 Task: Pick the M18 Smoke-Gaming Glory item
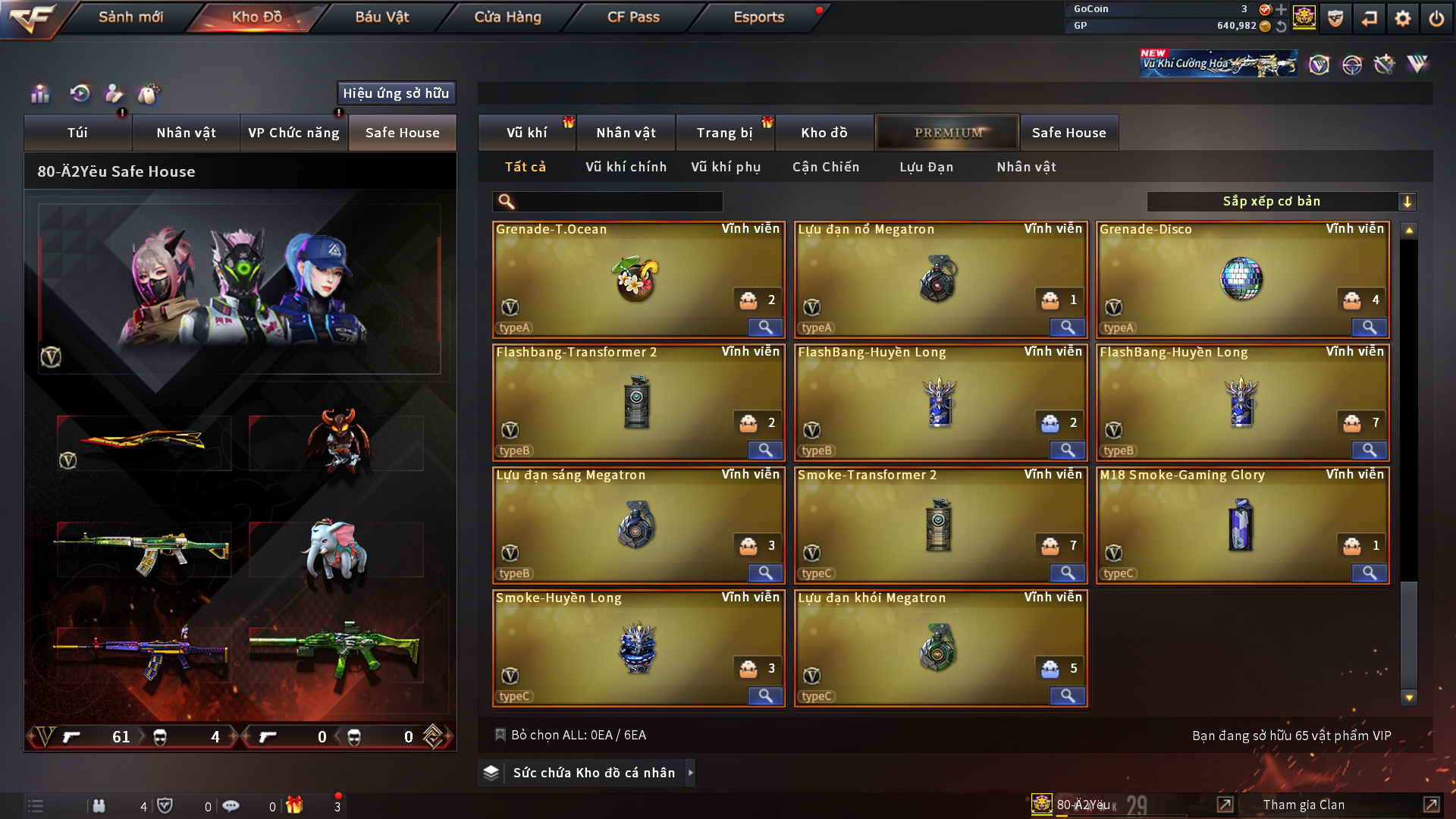pyautogui.click(x=1241, y=525)
